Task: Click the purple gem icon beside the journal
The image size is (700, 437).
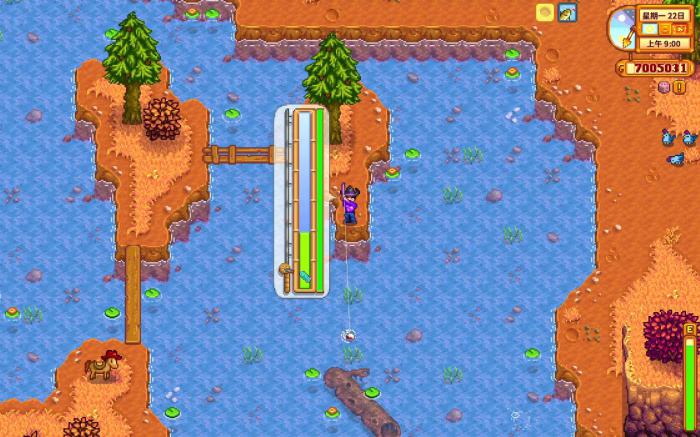Action: pyautogui.click(x=664, y=88)
